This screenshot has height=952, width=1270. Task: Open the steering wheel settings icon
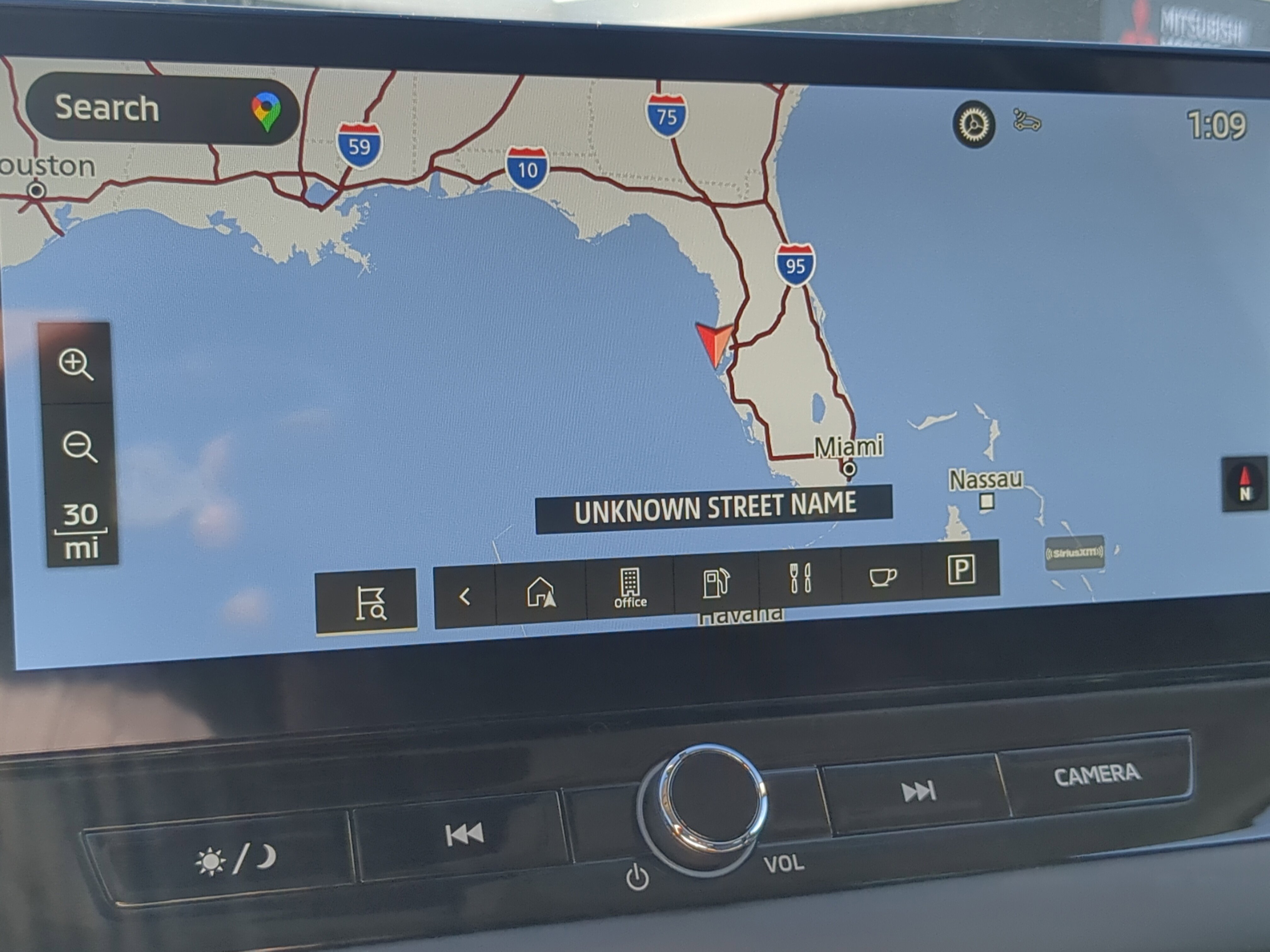(x=974, y=124)
